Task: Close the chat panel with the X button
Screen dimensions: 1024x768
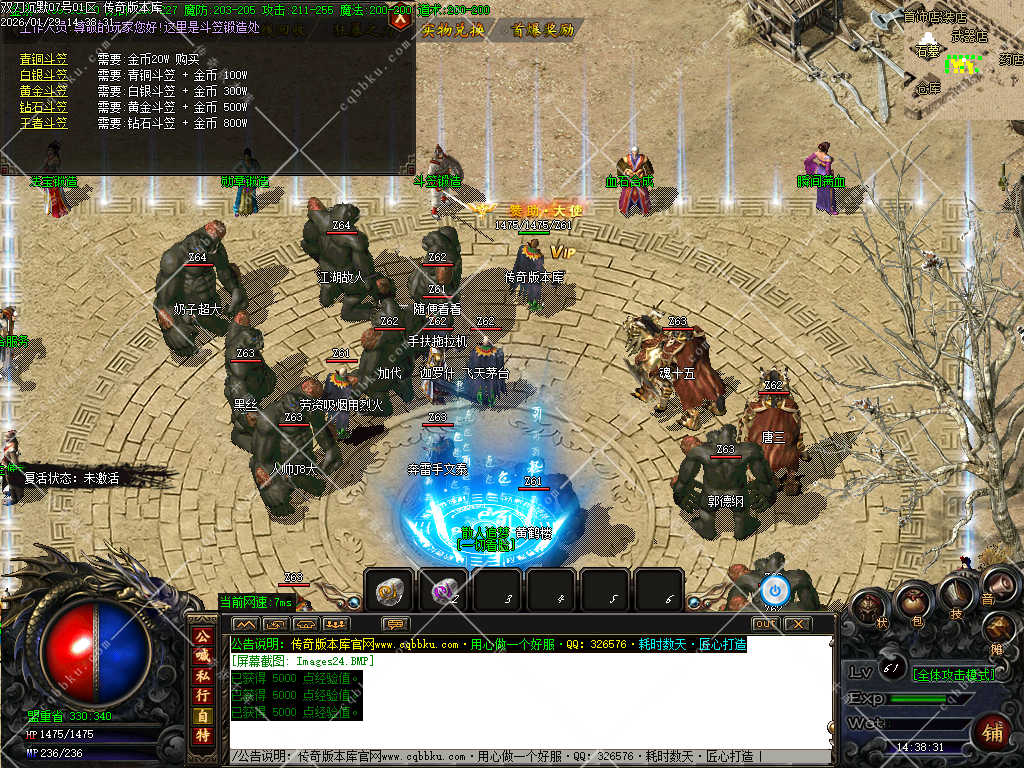Action: click(797, 623)
